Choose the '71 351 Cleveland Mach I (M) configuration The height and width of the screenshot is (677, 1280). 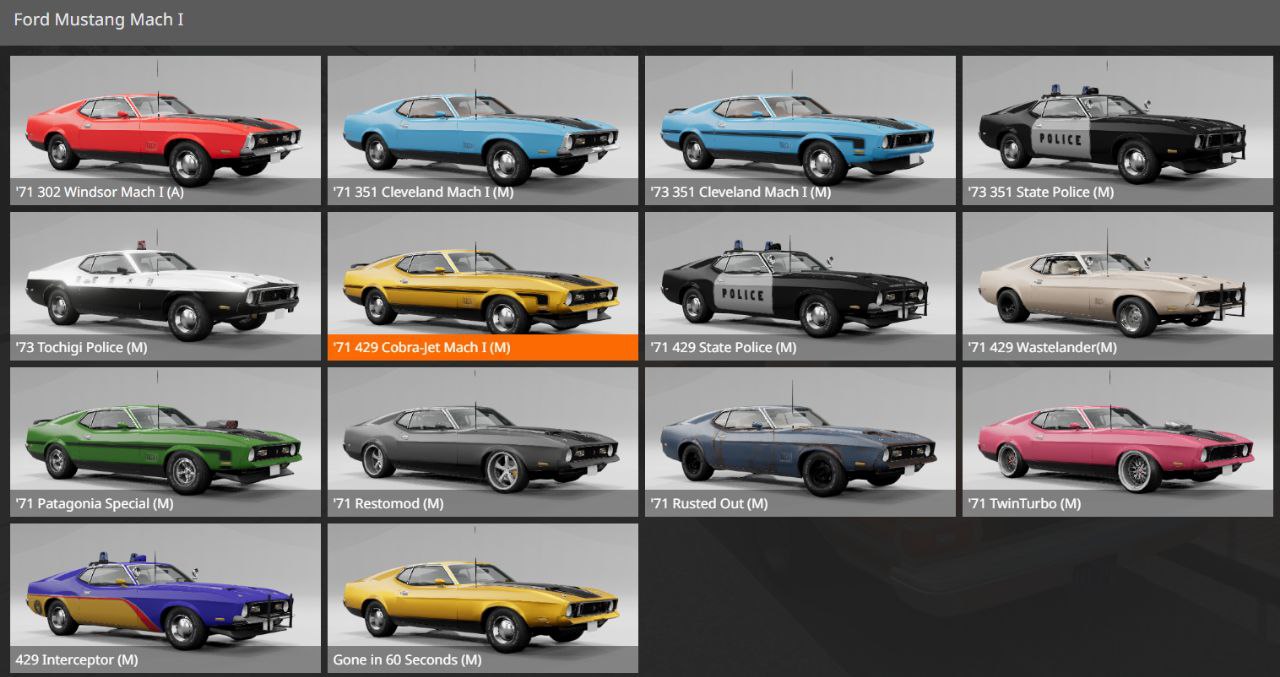coord(482,130)
